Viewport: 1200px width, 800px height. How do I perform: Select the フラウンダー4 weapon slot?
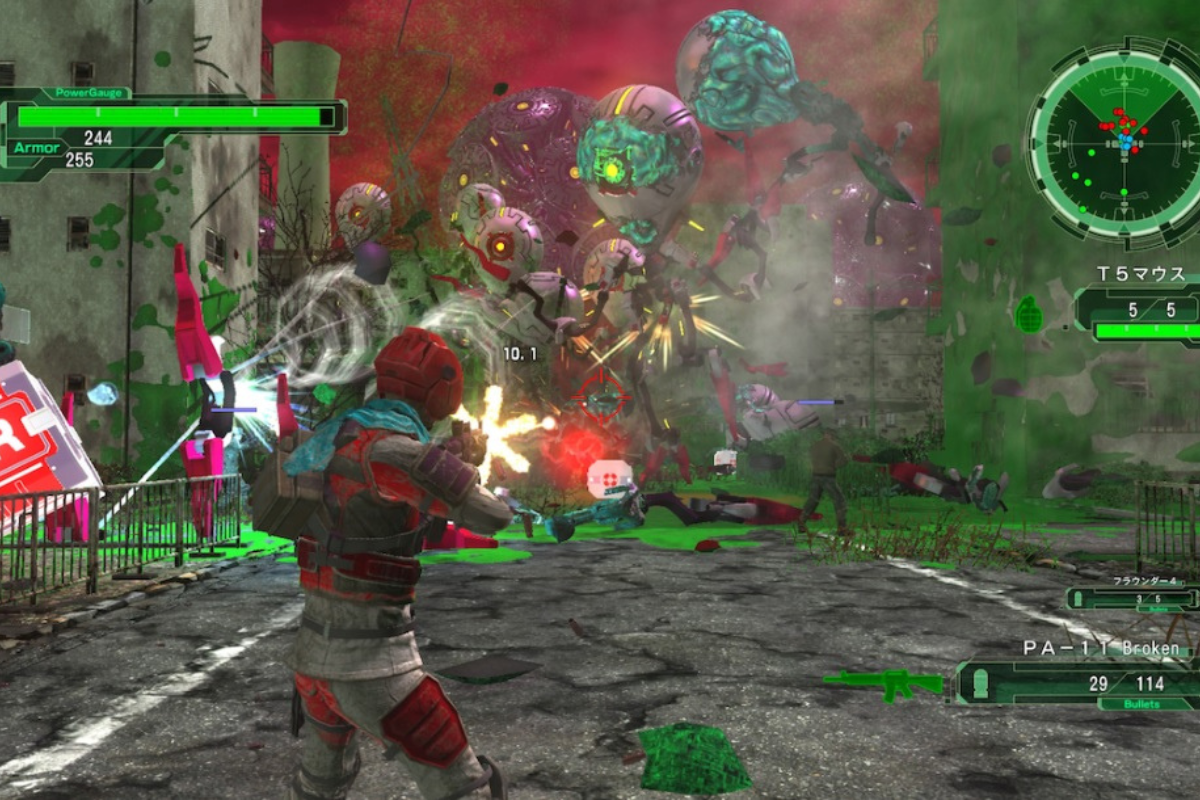pos(1134,597)
